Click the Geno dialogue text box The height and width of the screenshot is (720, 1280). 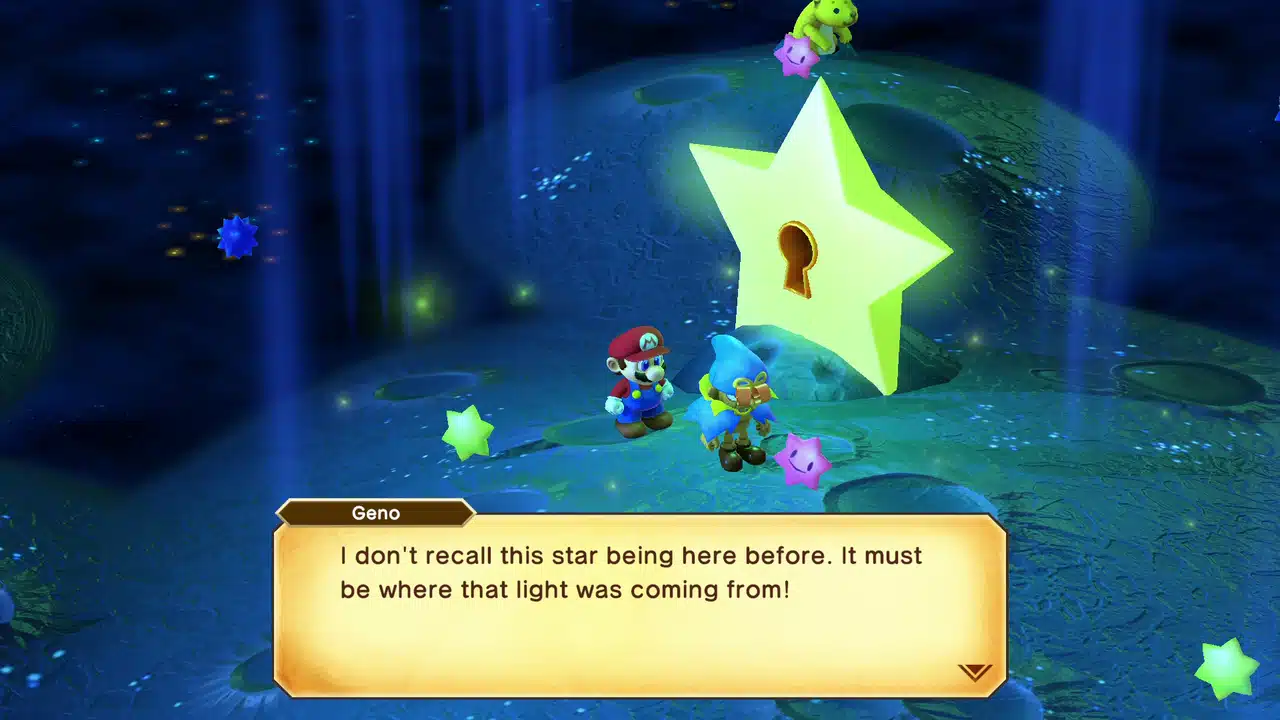pyautogui.click(x=640, y=600)
